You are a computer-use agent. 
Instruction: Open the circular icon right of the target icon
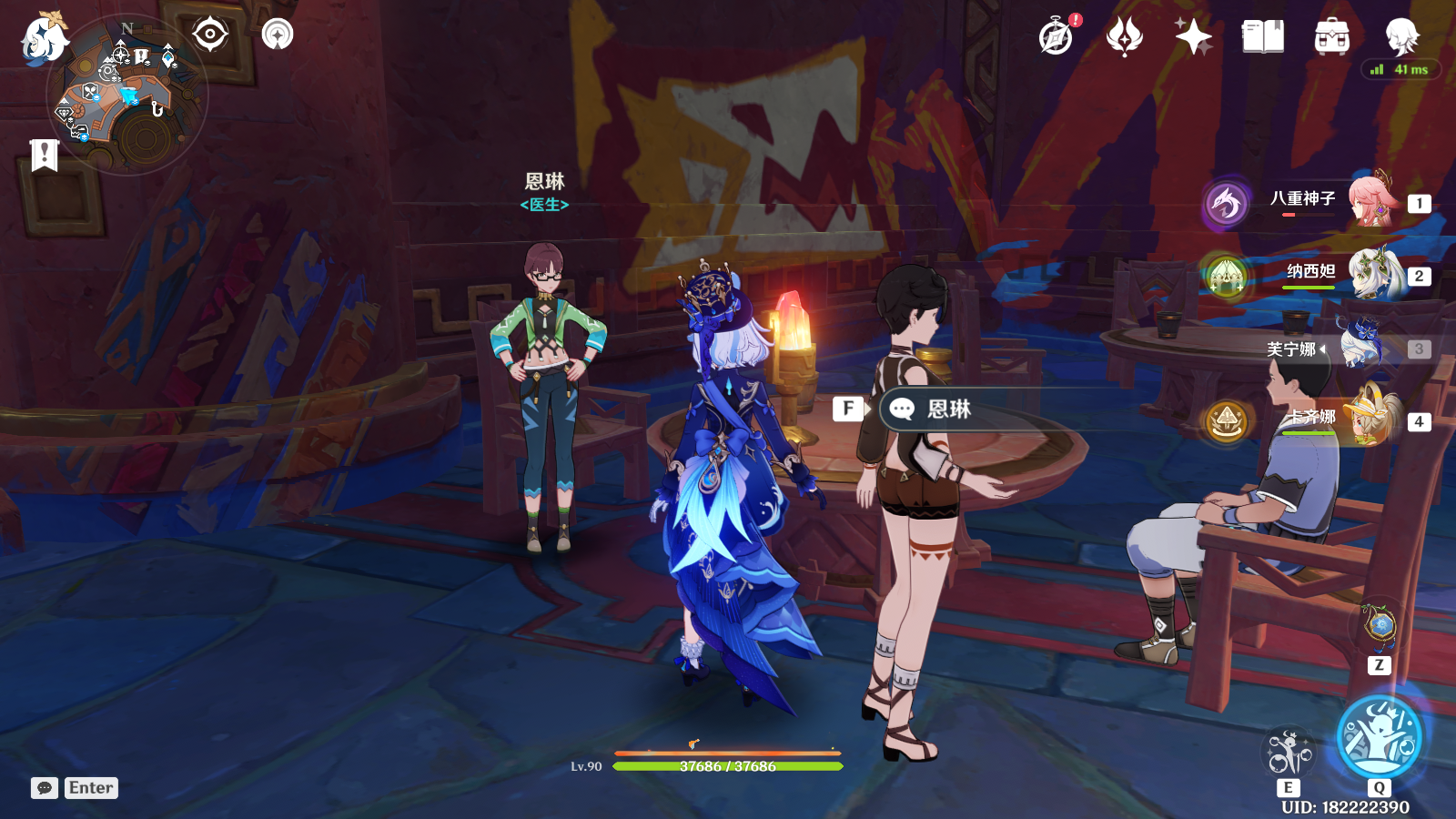pos(278,35)
